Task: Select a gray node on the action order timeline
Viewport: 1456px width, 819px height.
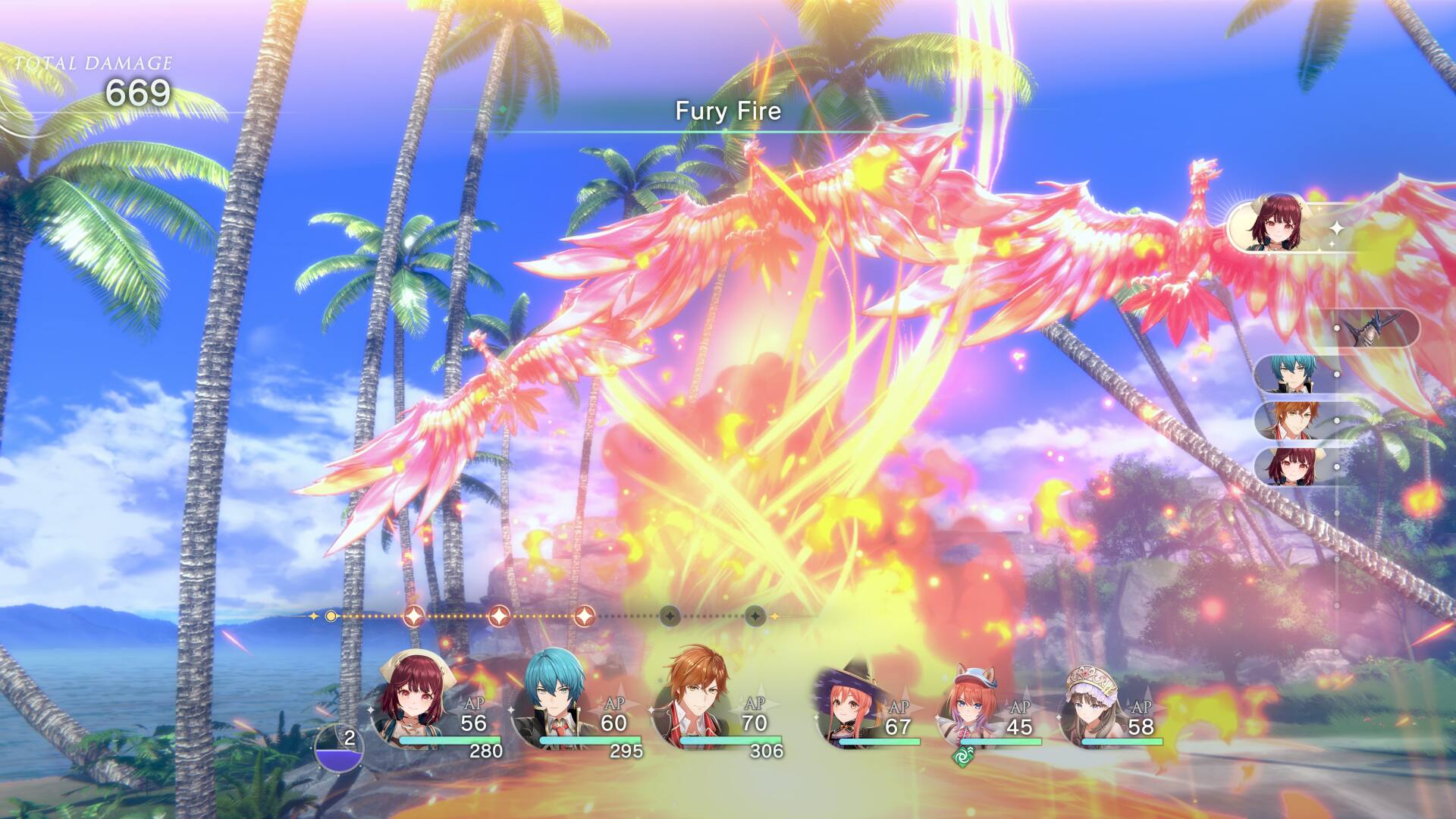Action: tap(670, 617)
